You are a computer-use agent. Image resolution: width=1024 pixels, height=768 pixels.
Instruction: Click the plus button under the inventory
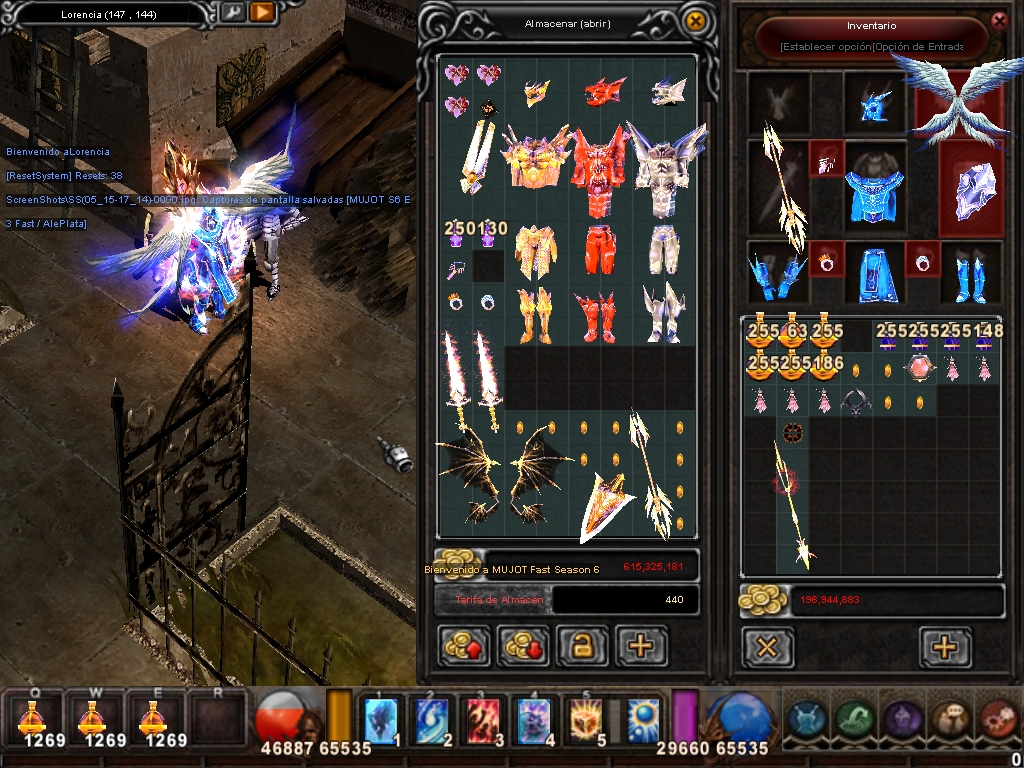coord(945,647)
